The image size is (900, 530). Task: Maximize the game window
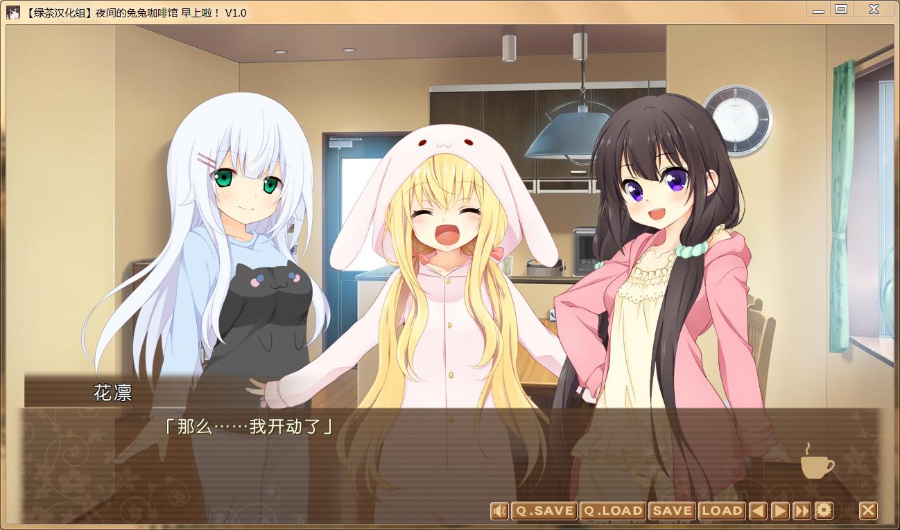[841, 10]
